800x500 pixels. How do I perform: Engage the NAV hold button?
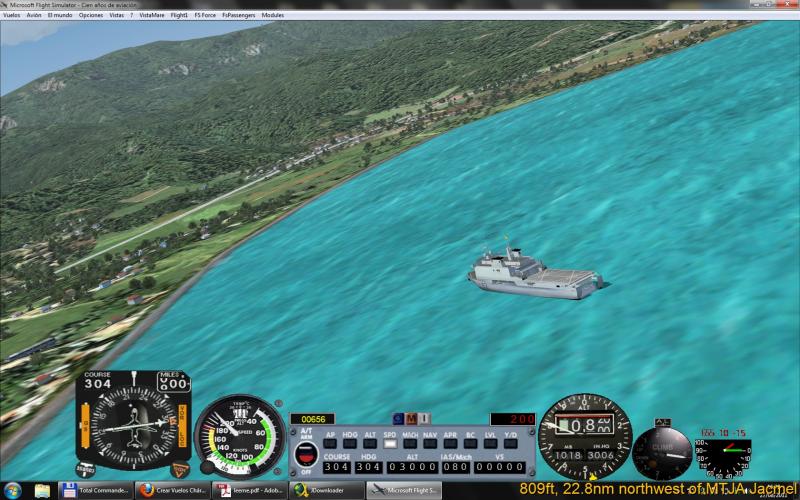(430, 443)
